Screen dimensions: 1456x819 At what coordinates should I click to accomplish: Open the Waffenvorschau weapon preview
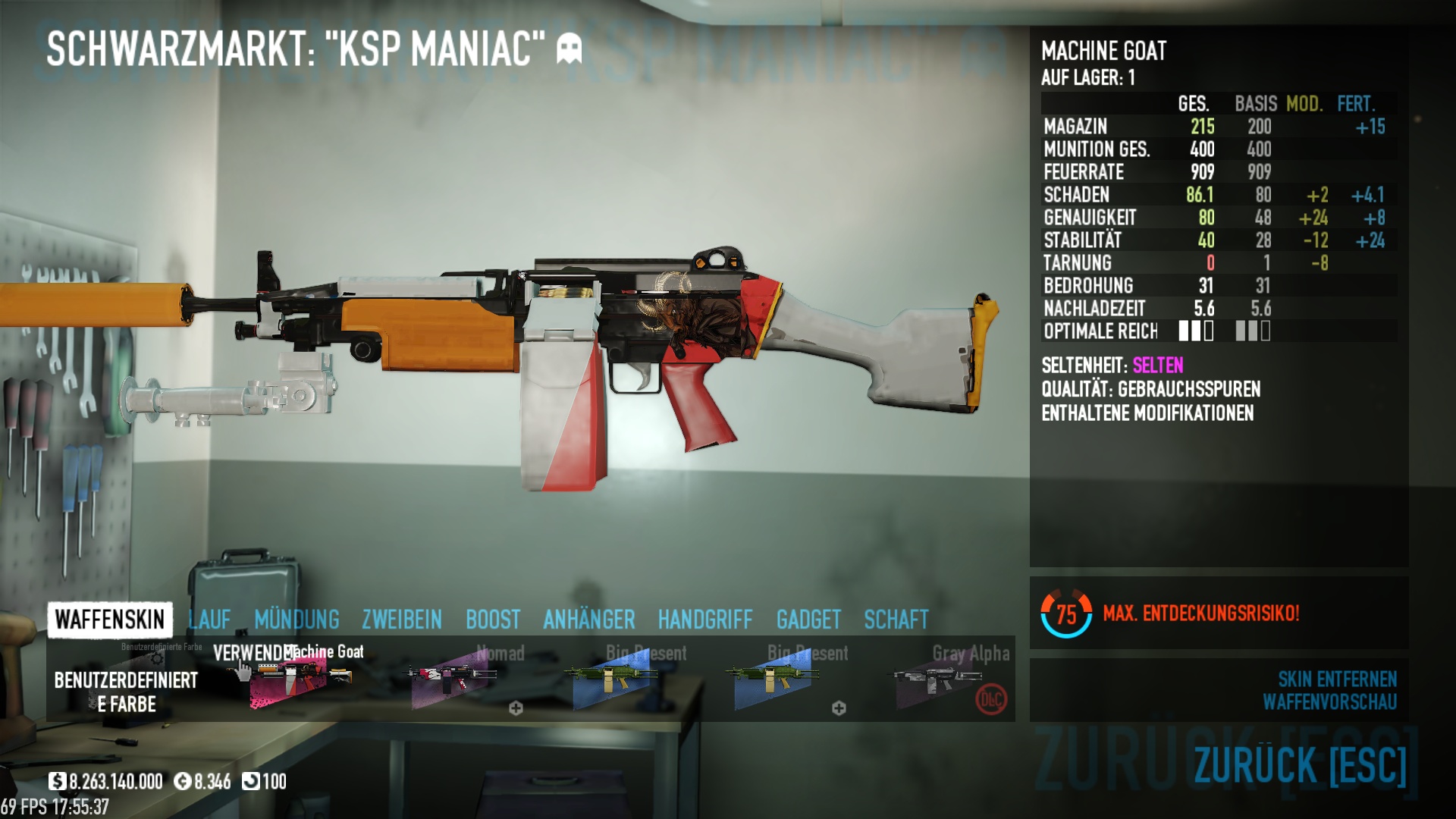click(1329, 702)
